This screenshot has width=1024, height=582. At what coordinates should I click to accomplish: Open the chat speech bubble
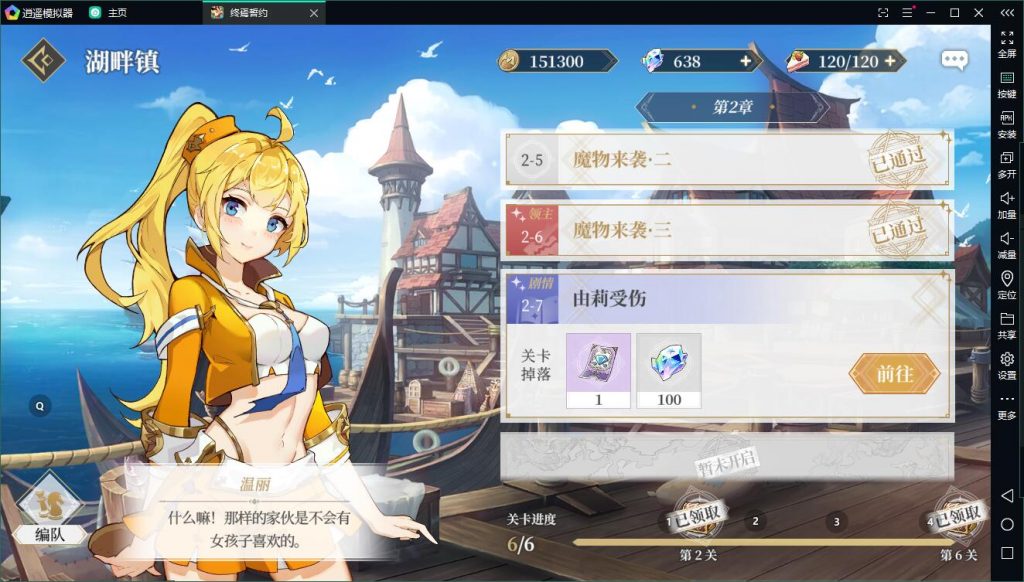954,60
